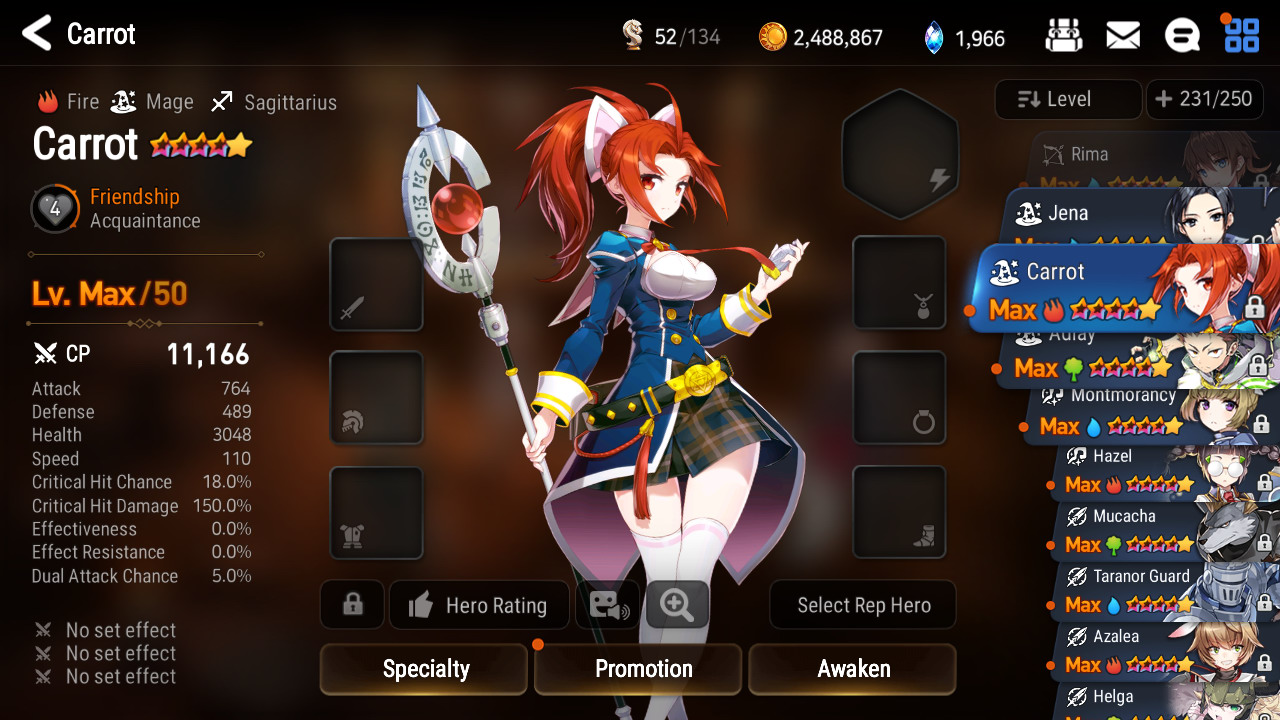Screen dimensions: 1280x720
Task: Click the Select Rep Hero button
Action: pyautogui.click(x=863, y=606)
